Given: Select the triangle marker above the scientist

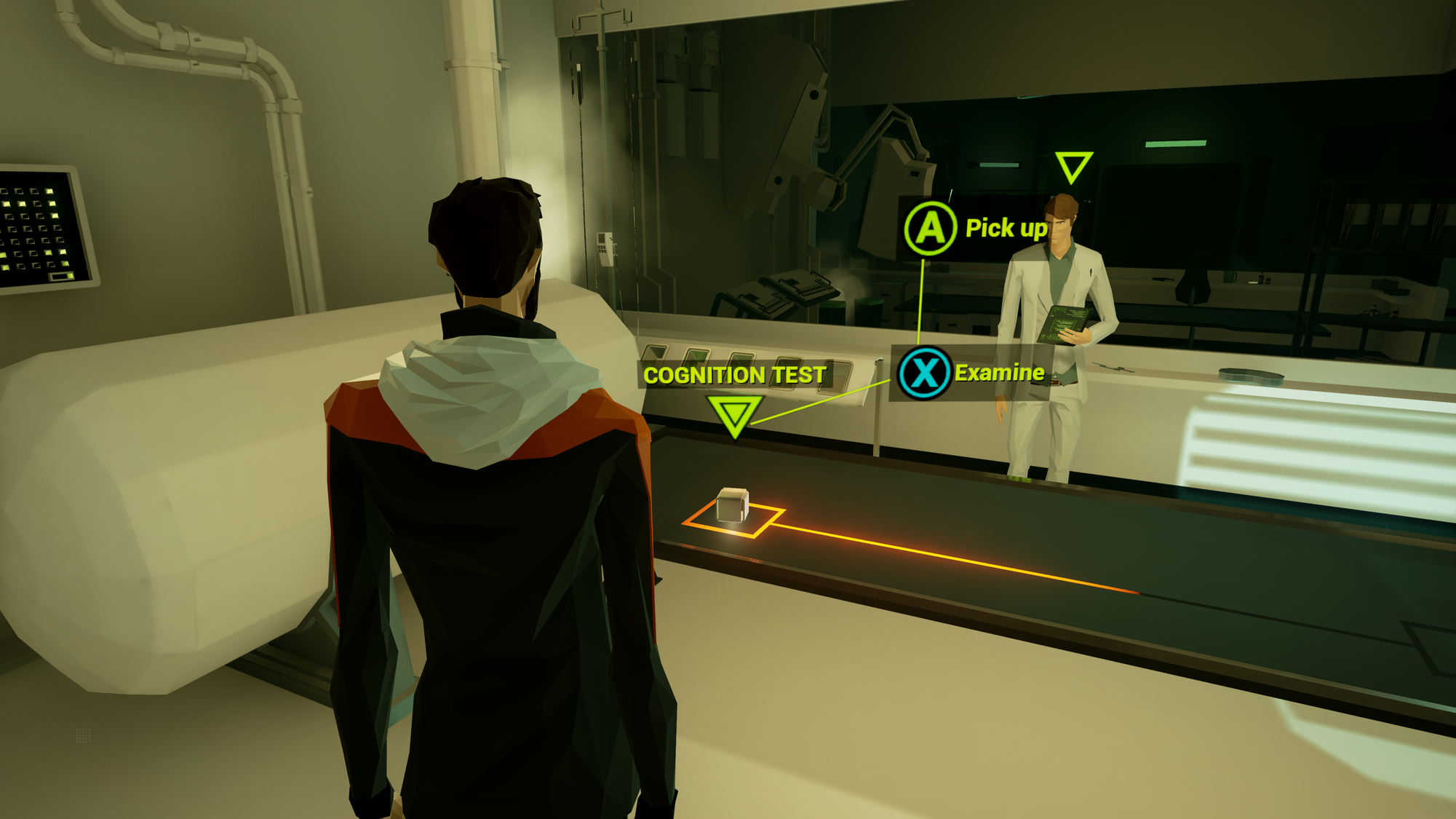Looking at the screenshot, I should (1073, 166).
